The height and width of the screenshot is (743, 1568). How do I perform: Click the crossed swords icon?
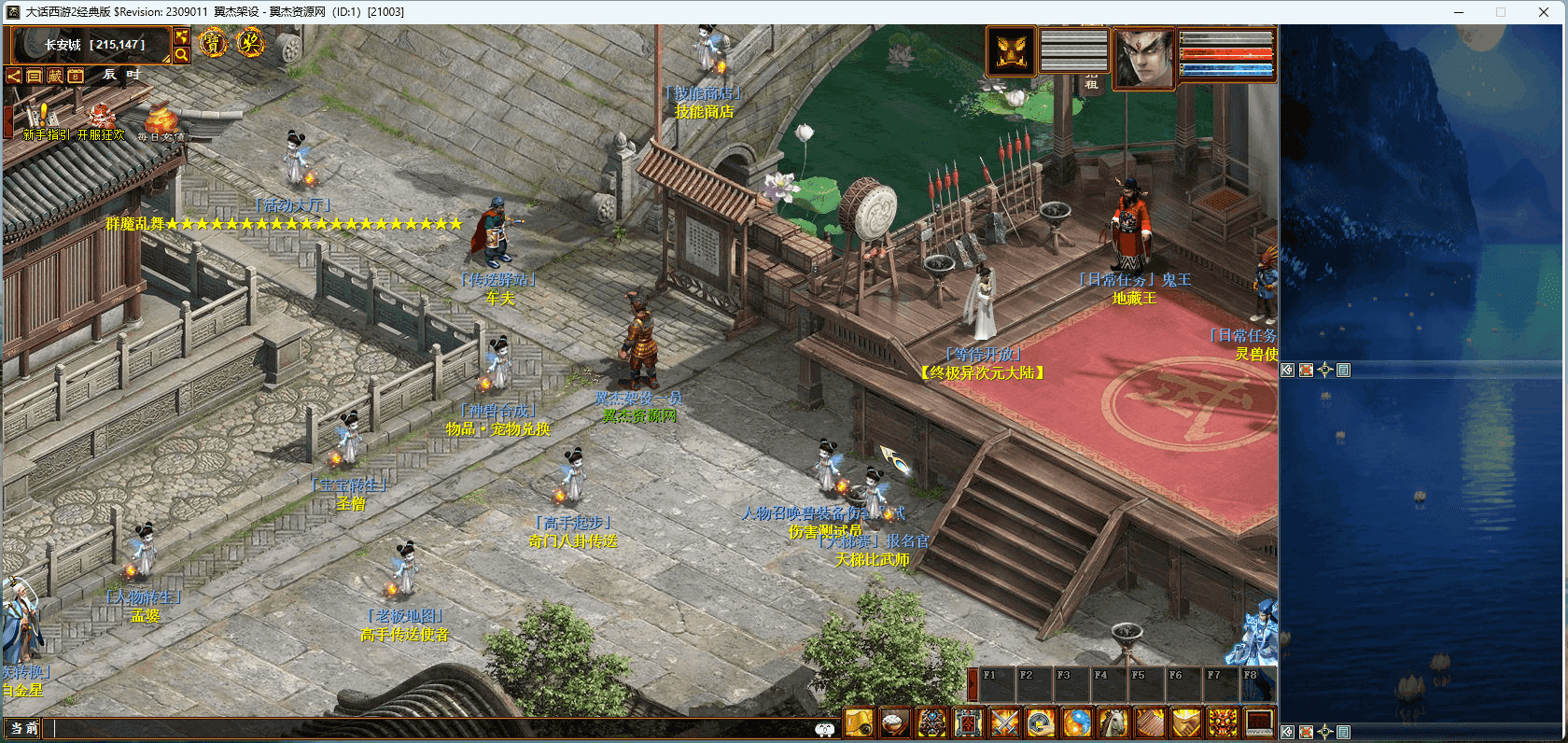[x=1004, y=722]
